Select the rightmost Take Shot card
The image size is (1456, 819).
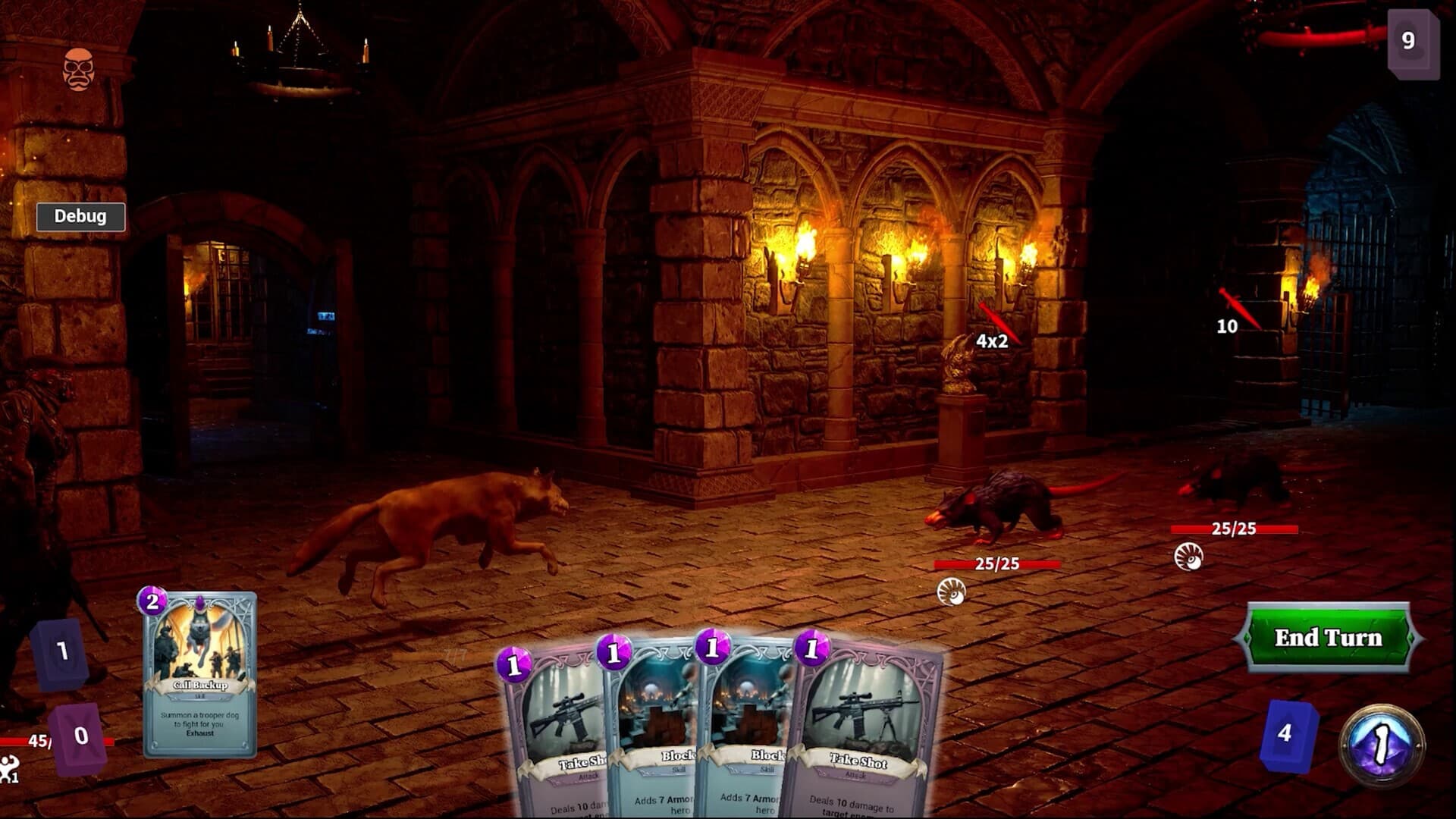click(x=857, y=720)
